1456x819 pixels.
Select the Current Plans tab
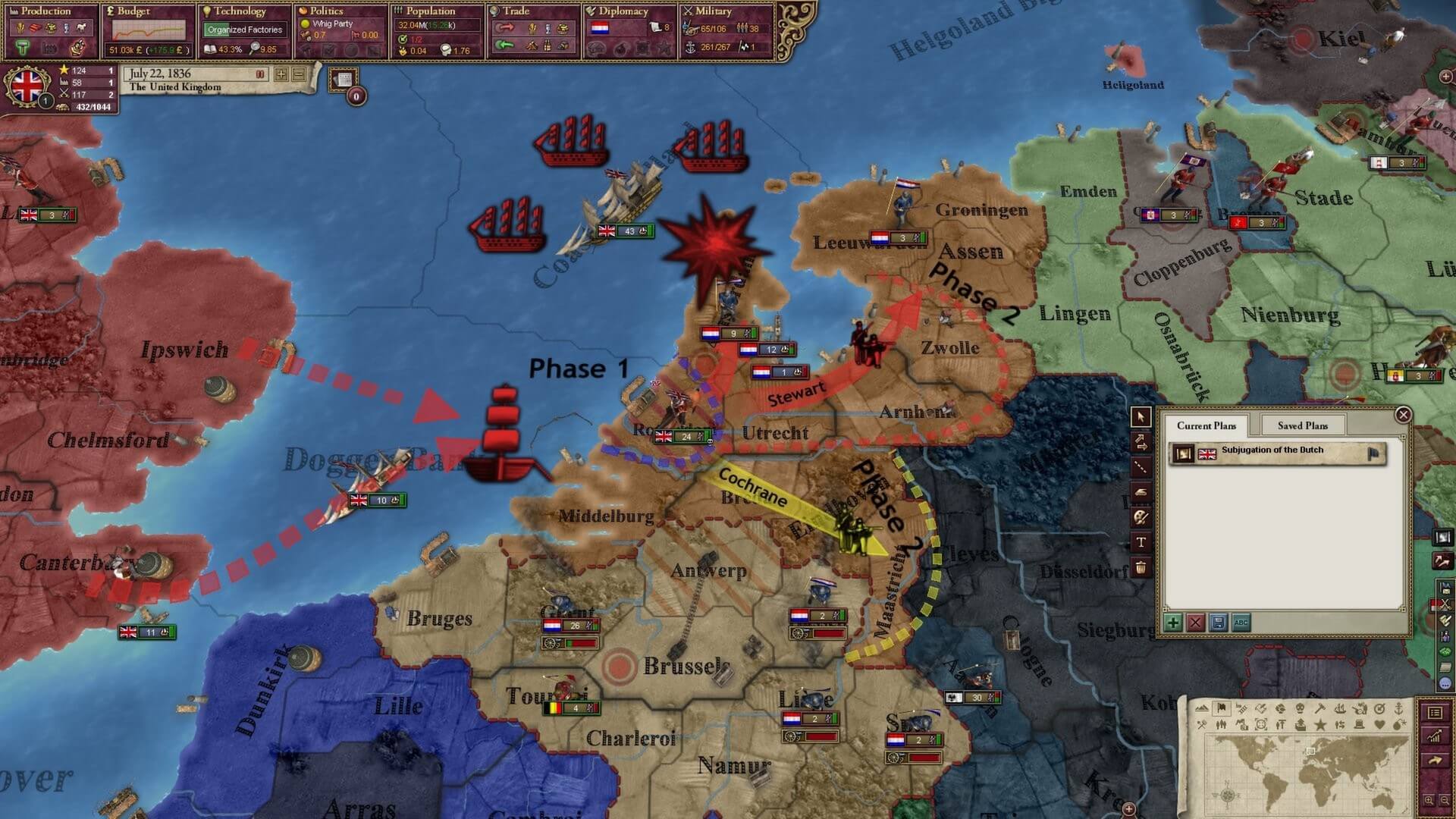click(x=1207, y=425)
